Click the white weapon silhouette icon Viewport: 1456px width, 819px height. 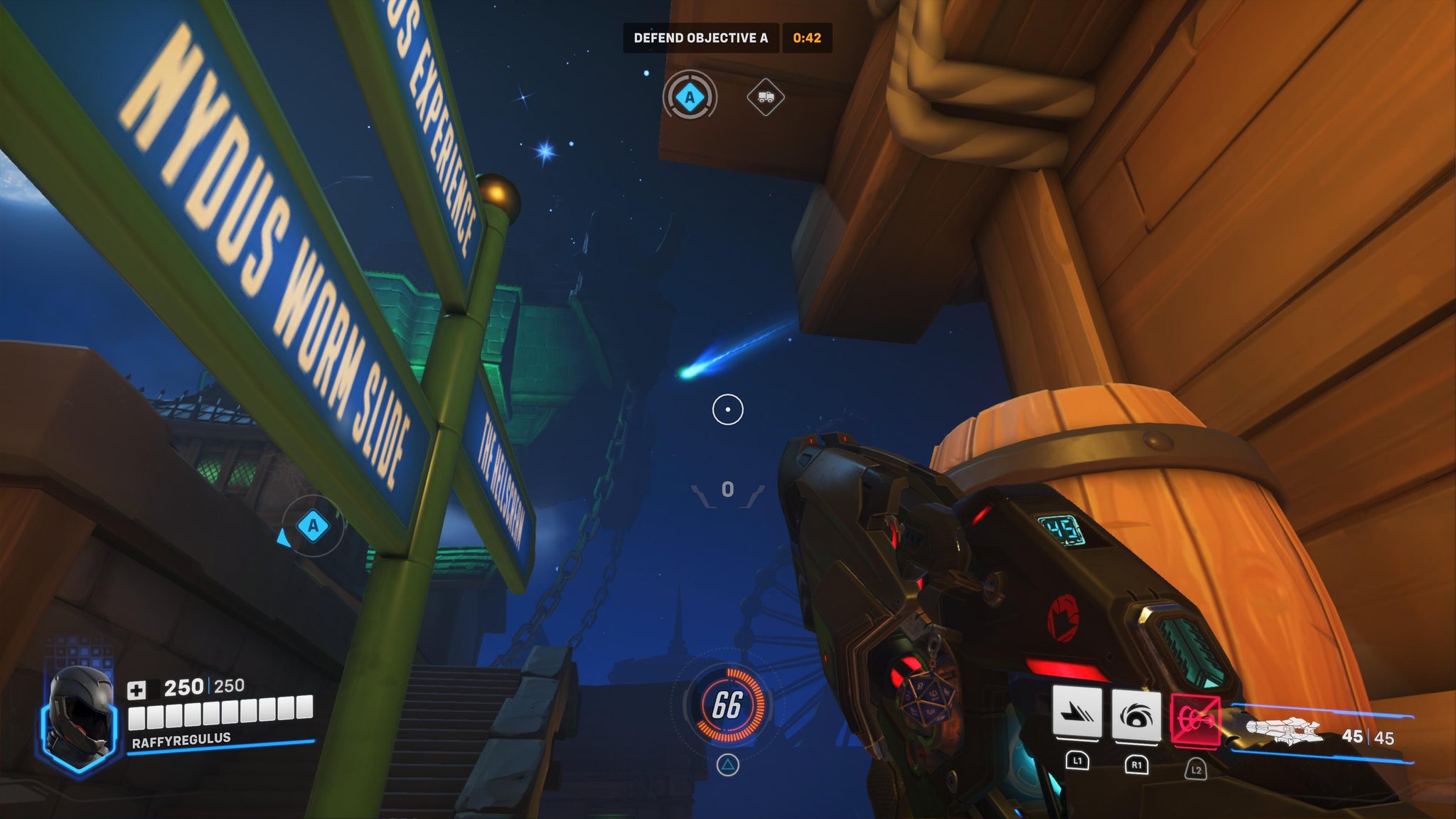click(1284, 731)
